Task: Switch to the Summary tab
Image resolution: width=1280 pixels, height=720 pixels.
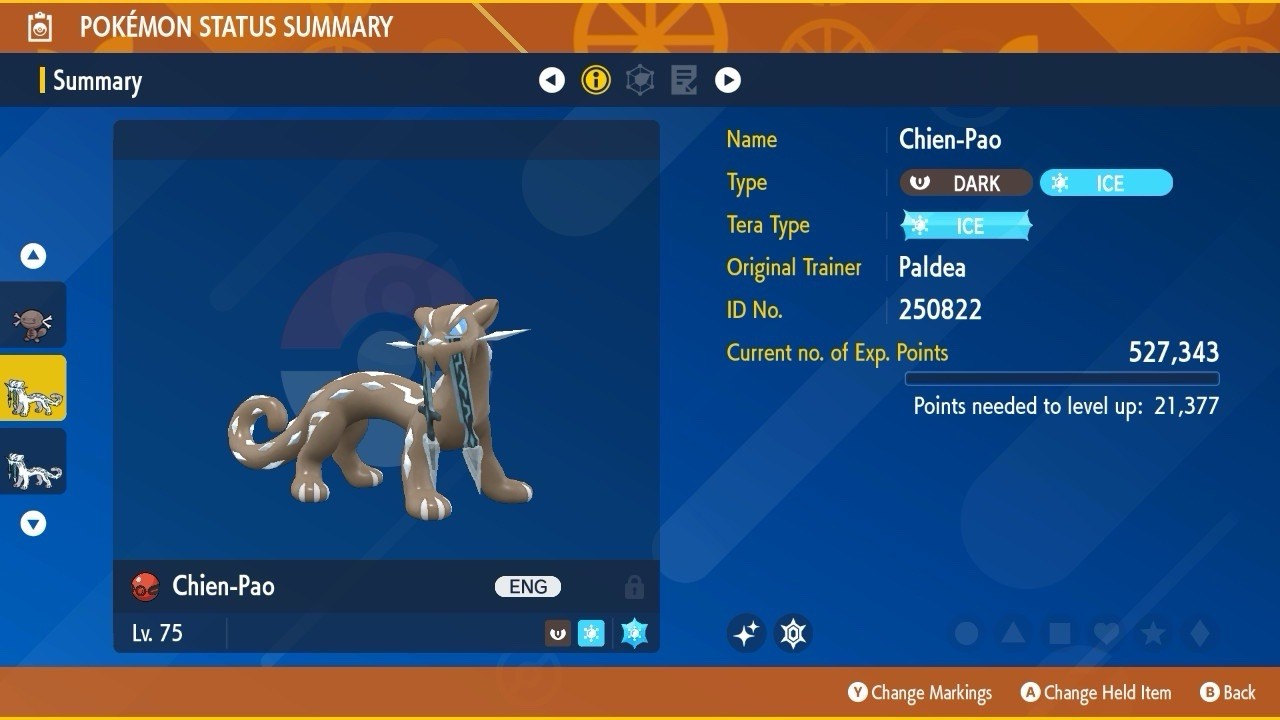Action: [97, 81]
